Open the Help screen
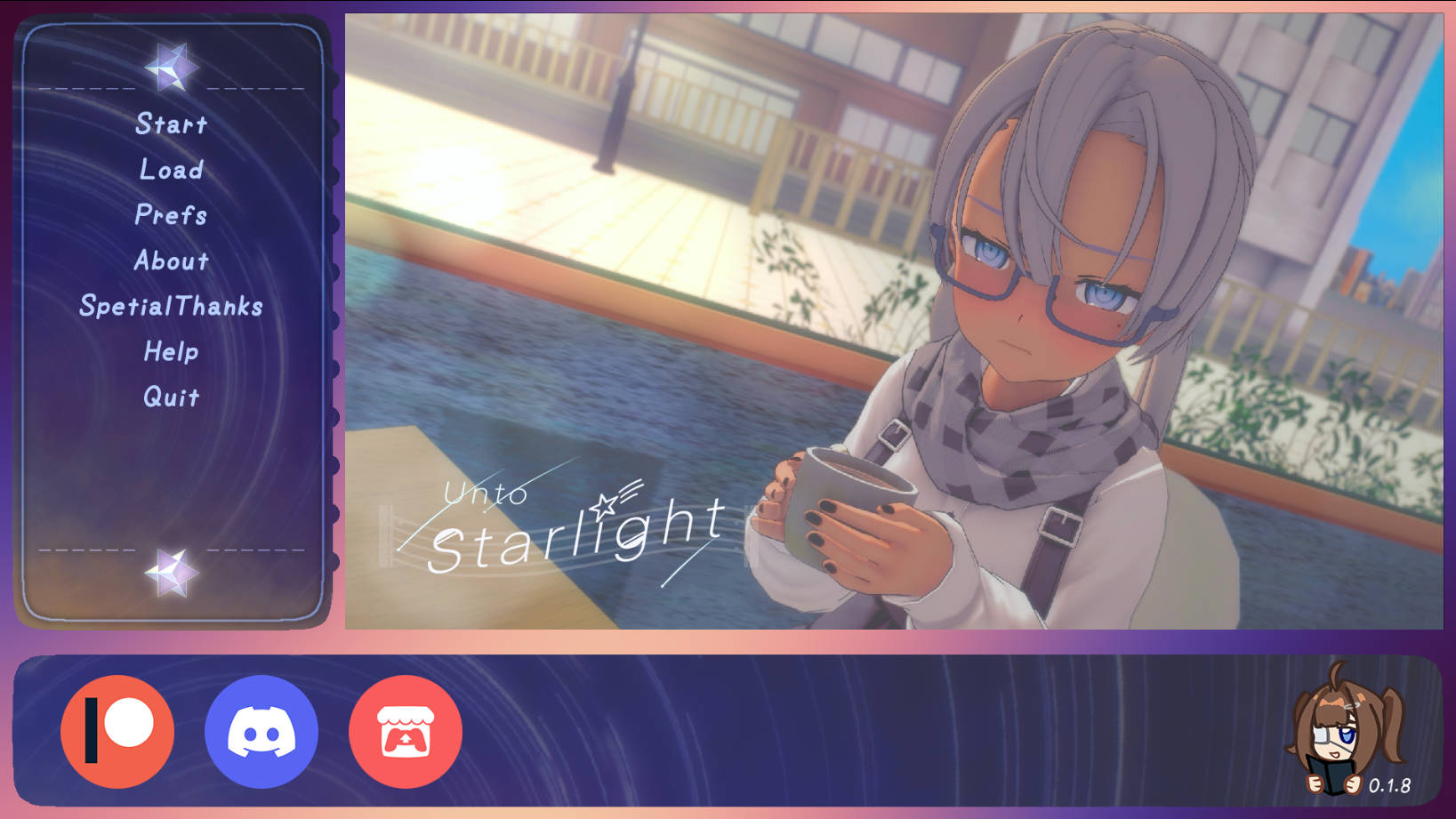 coord(171,352)
